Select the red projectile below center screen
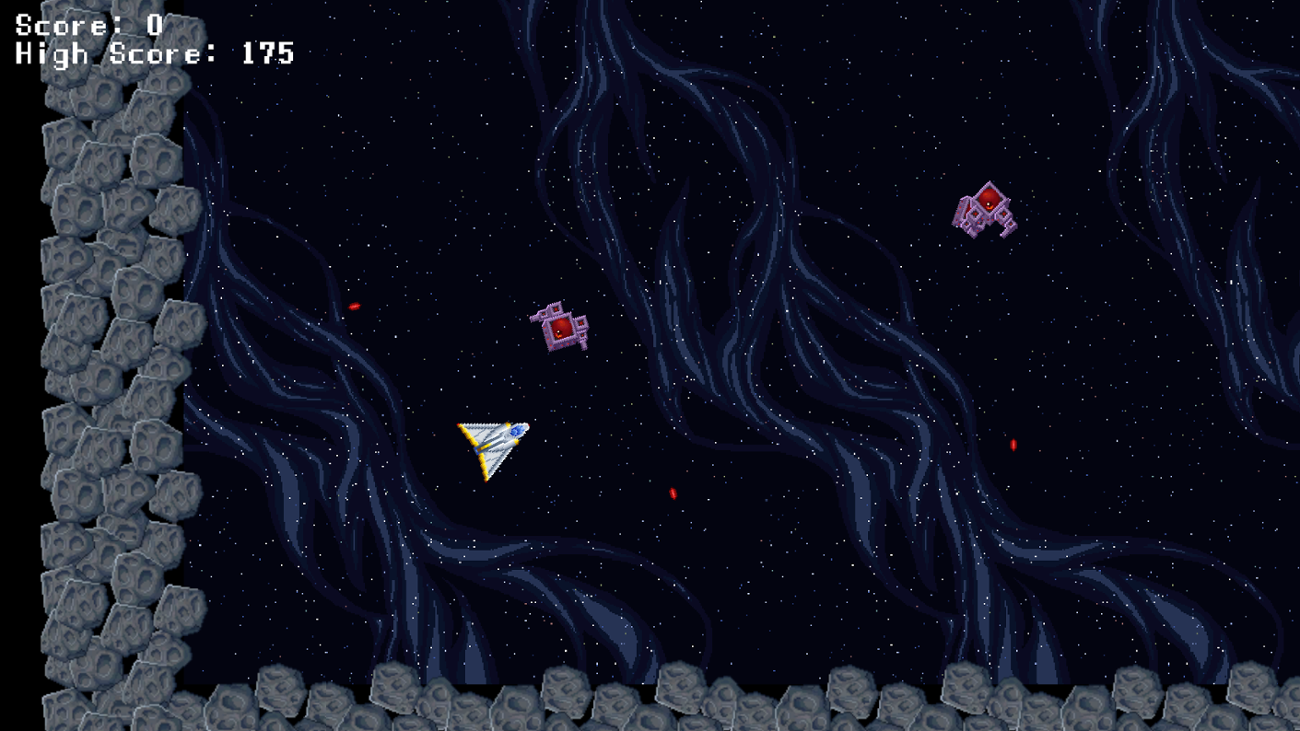The height and width of the screenshot is (731, 1300). (x=671, y=492)
